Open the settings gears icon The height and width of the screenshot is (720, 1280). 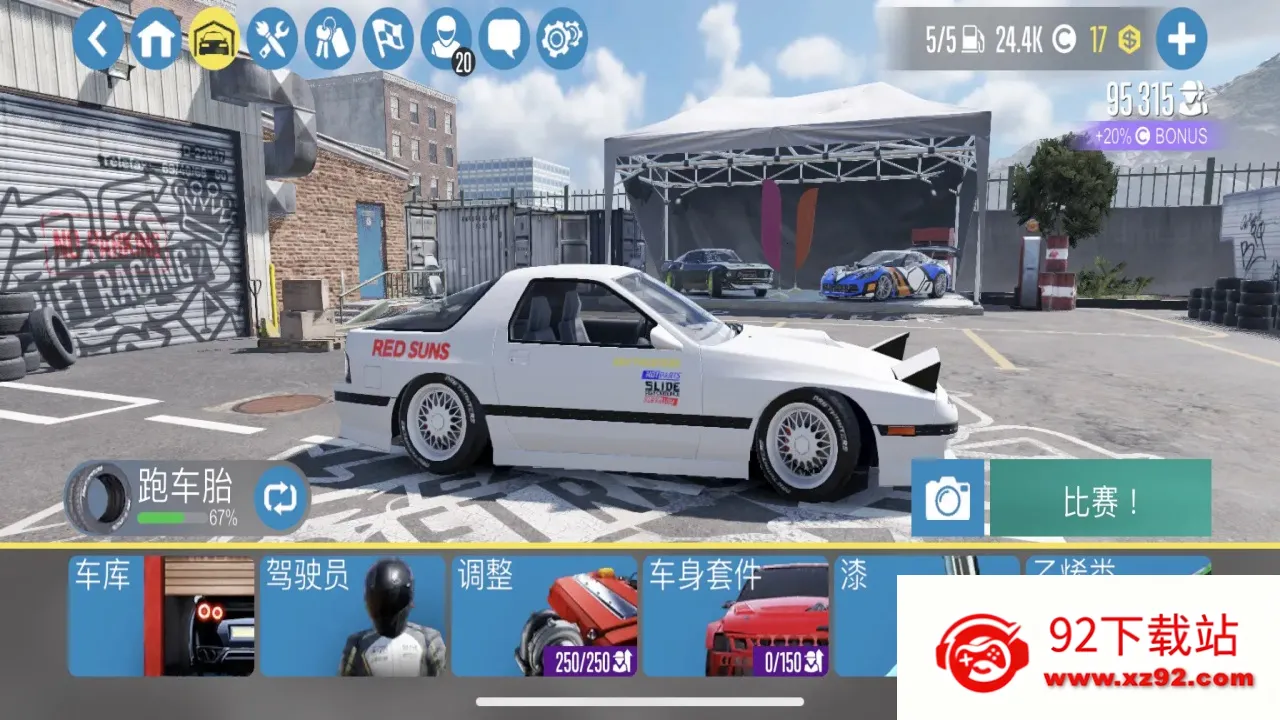click(x=561, y=41)
